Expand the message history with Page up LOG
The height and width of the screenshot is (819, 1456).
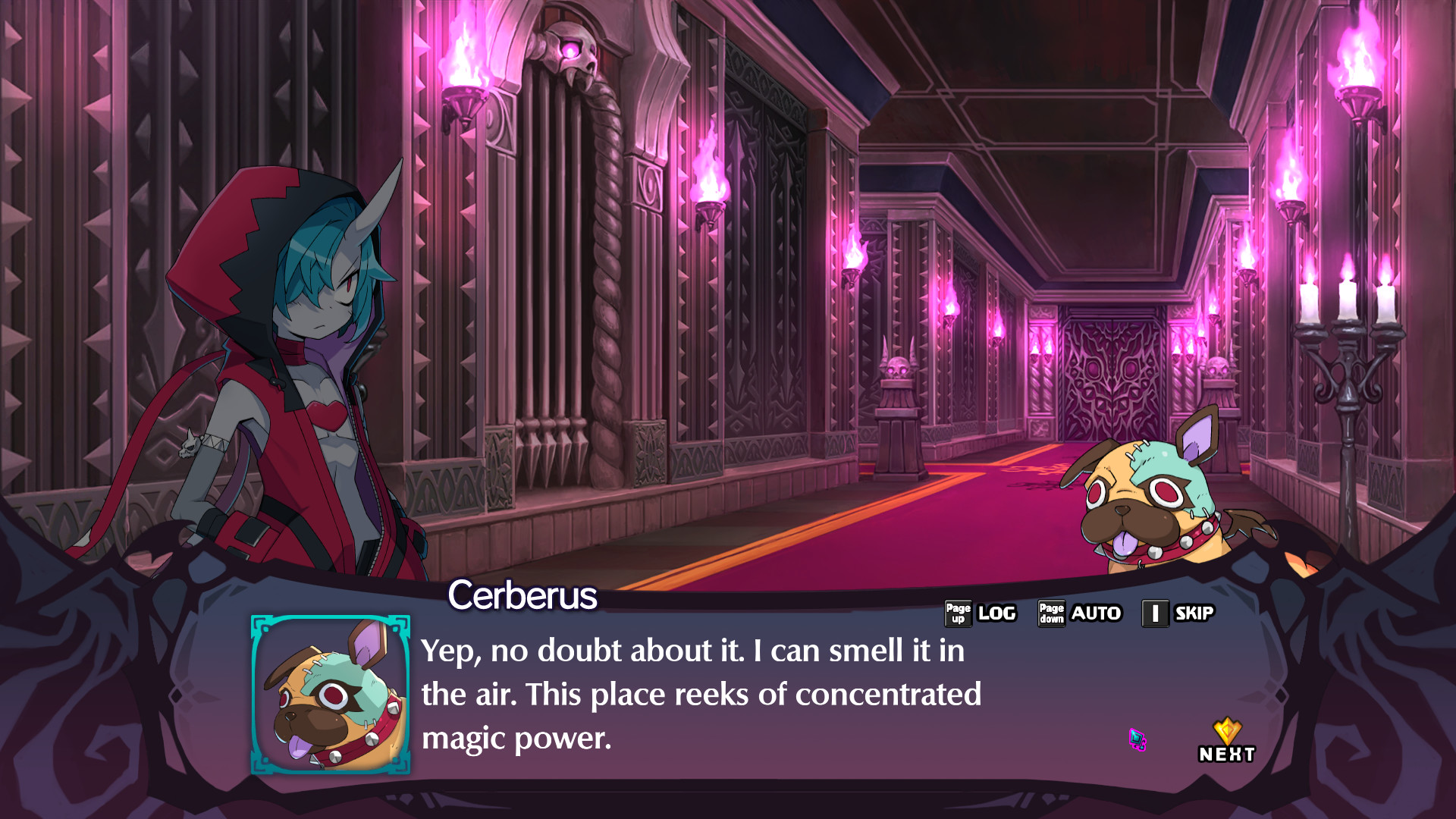[x=997, y=613]
